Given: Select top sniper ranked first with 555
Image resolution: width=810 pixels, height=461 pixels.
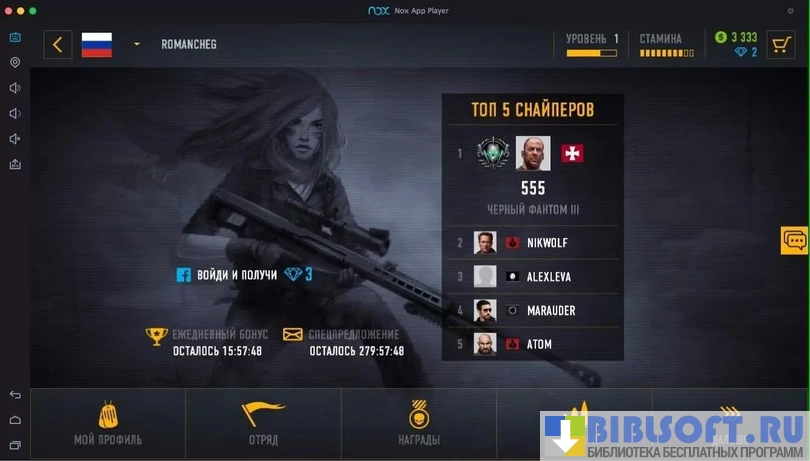Looking at the screenshot, I should tap(532, 155).
